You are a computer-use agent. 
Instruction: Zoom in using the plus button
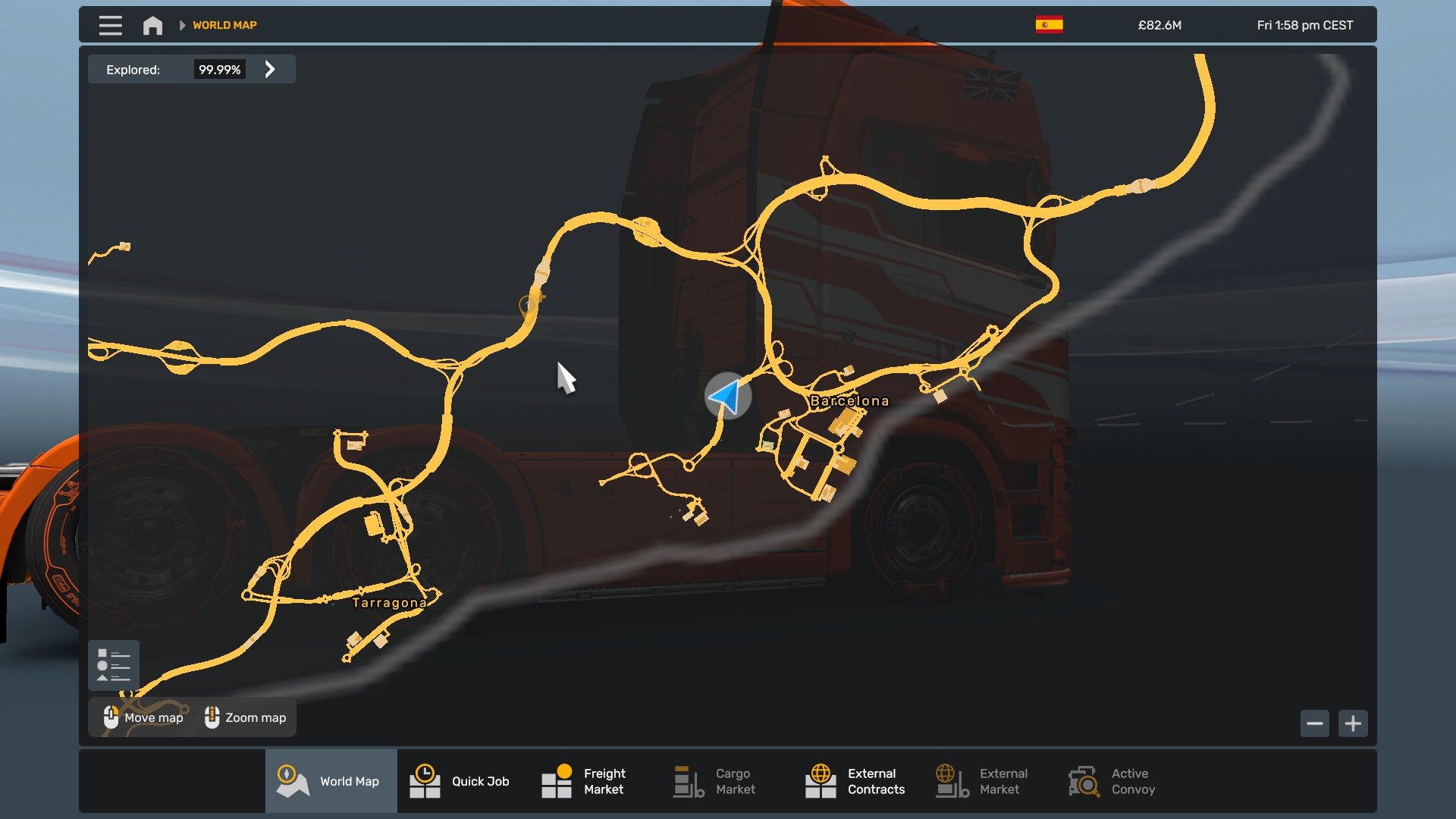tap(1353, 723)
